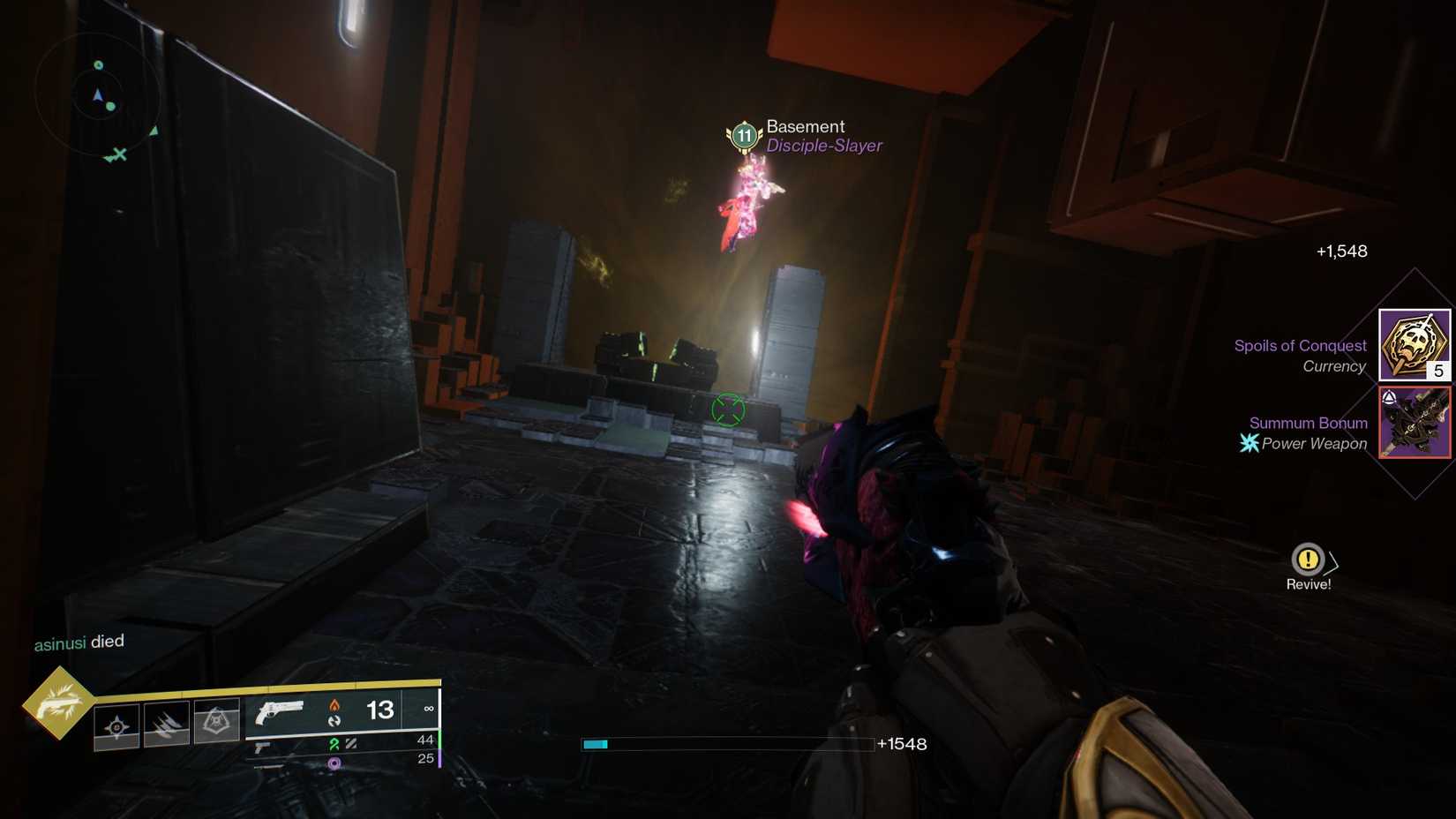This screenshot has height=819, width=1456.
Task: Click the Arc Power Weapon star icon
Action: click(x=1249, y=444)
